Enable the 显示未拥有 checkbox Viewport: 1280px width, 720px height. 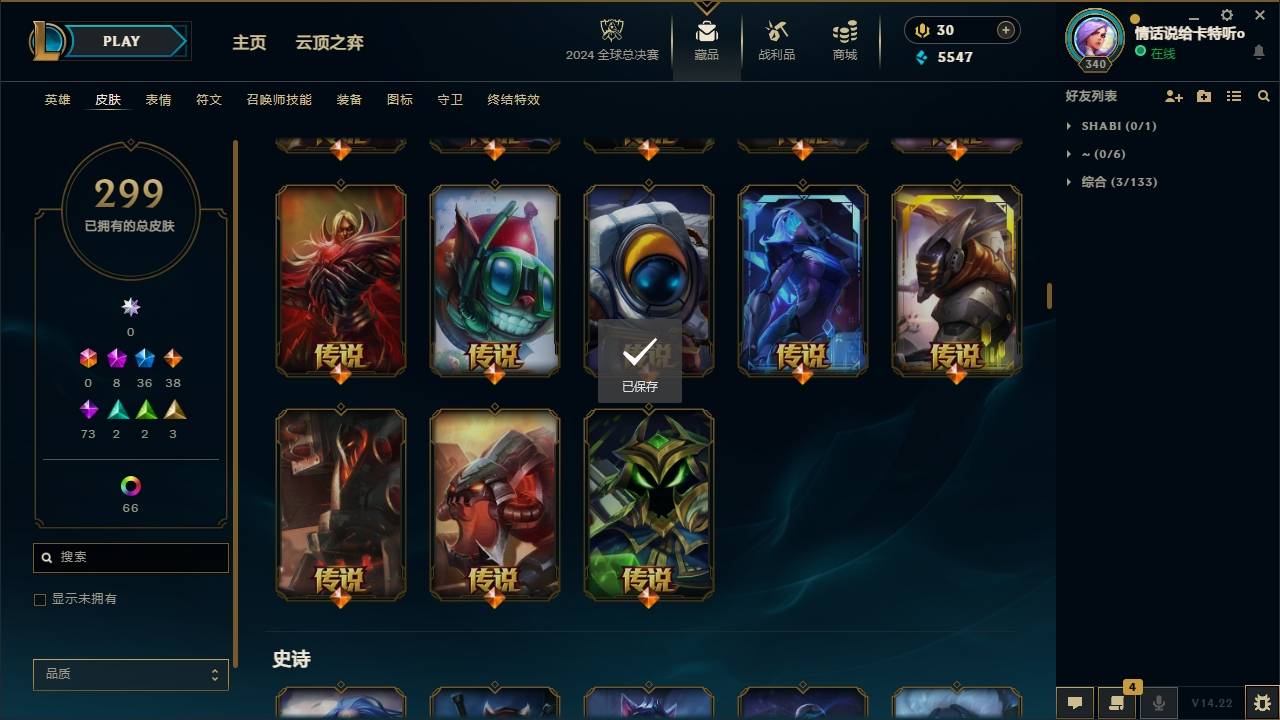(x=40, y=599)
